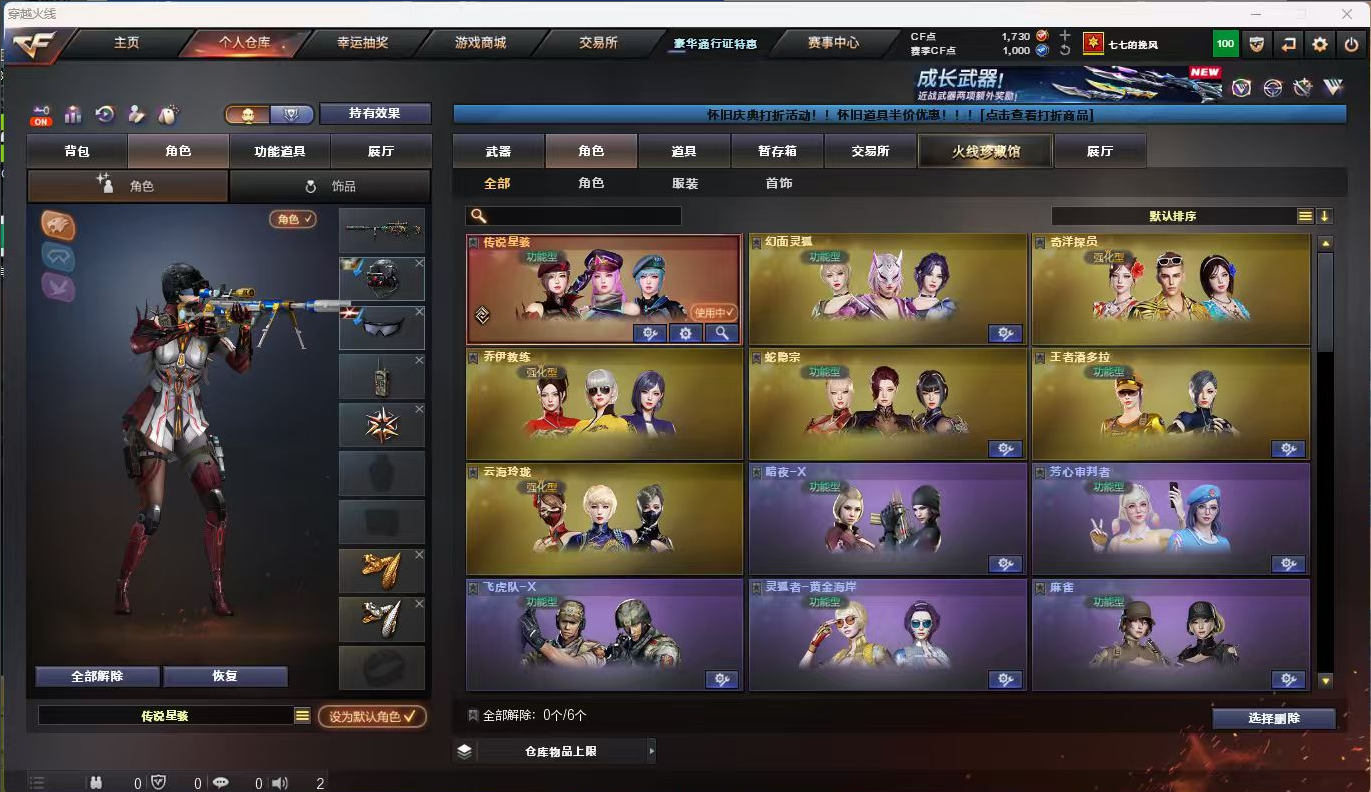The height and width of the screenshot is (792, 1371).
Task: Switch to the 赛事中心 tab
Action: tap(833, 43)
